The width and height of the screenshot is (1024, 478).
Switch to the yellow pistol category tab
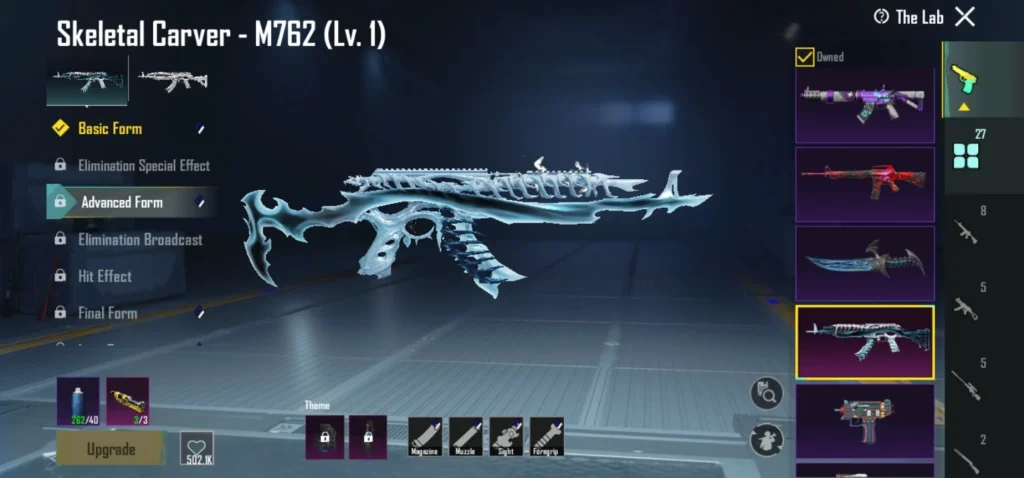click(964, 80)
